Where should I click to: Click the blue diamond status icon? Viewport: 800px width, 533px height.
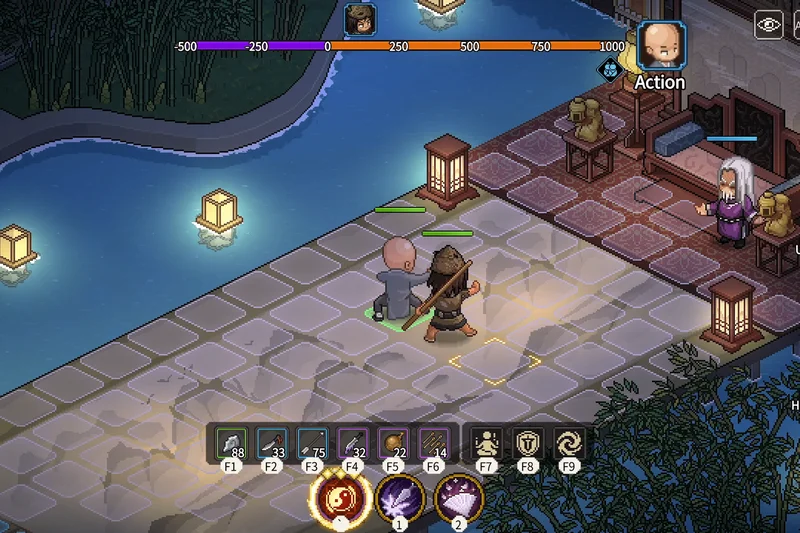click(x=609, y=68)
